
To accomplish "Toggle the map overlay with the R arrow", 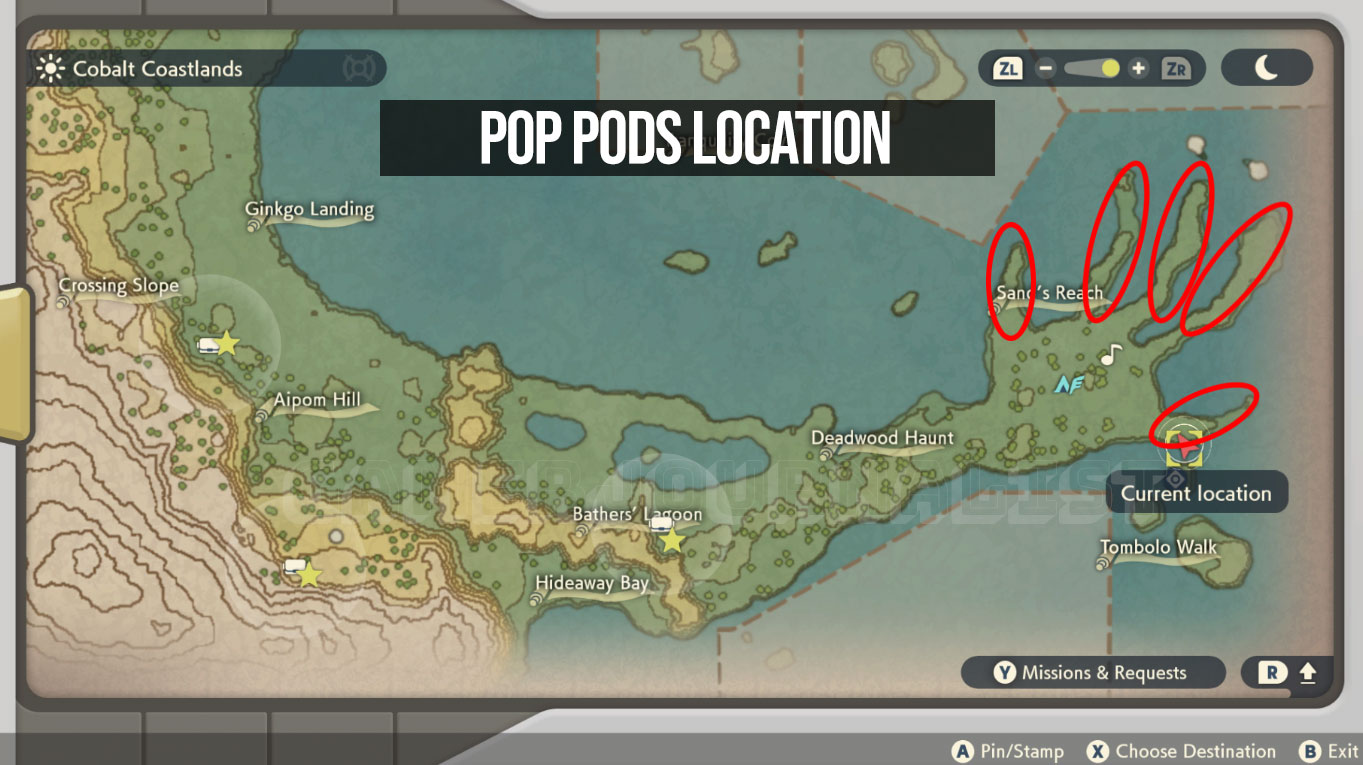I will [x=1289, y=672].
